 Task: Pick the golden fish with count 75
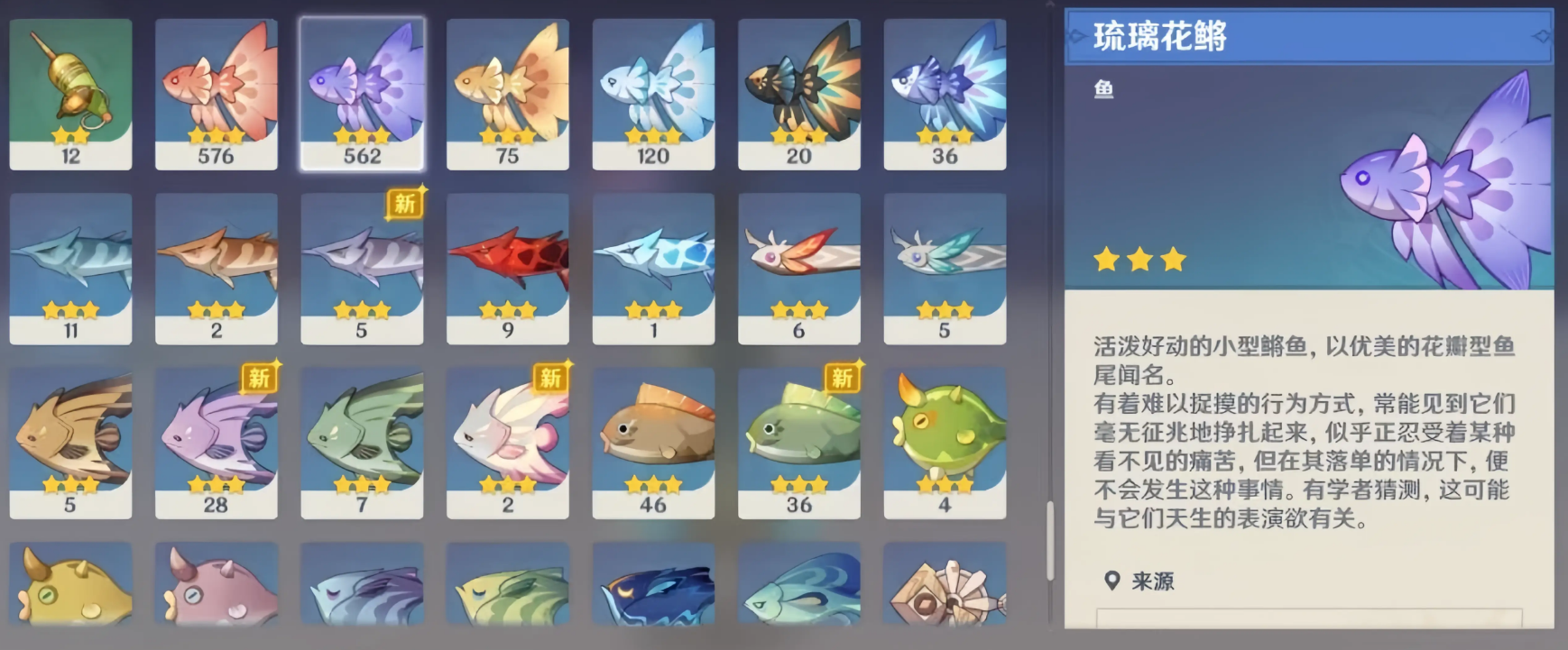(x=508, y=94)
